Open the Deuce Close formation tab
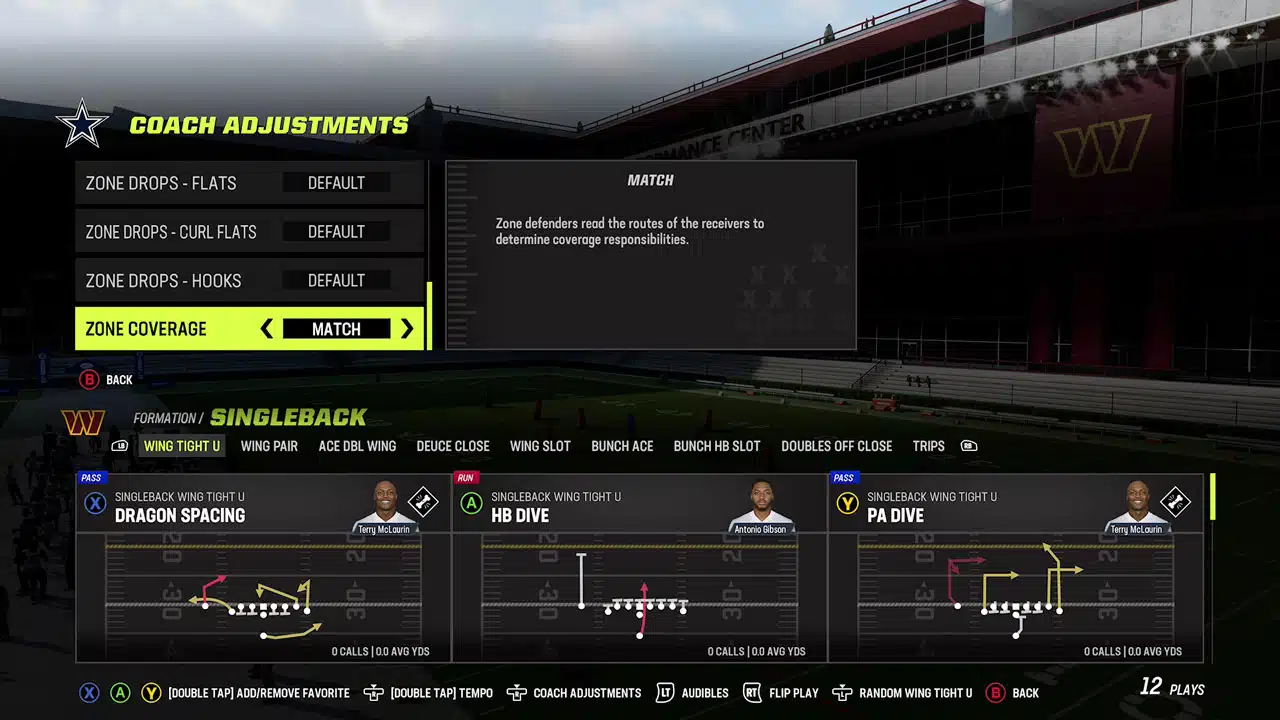 point(453,446)
